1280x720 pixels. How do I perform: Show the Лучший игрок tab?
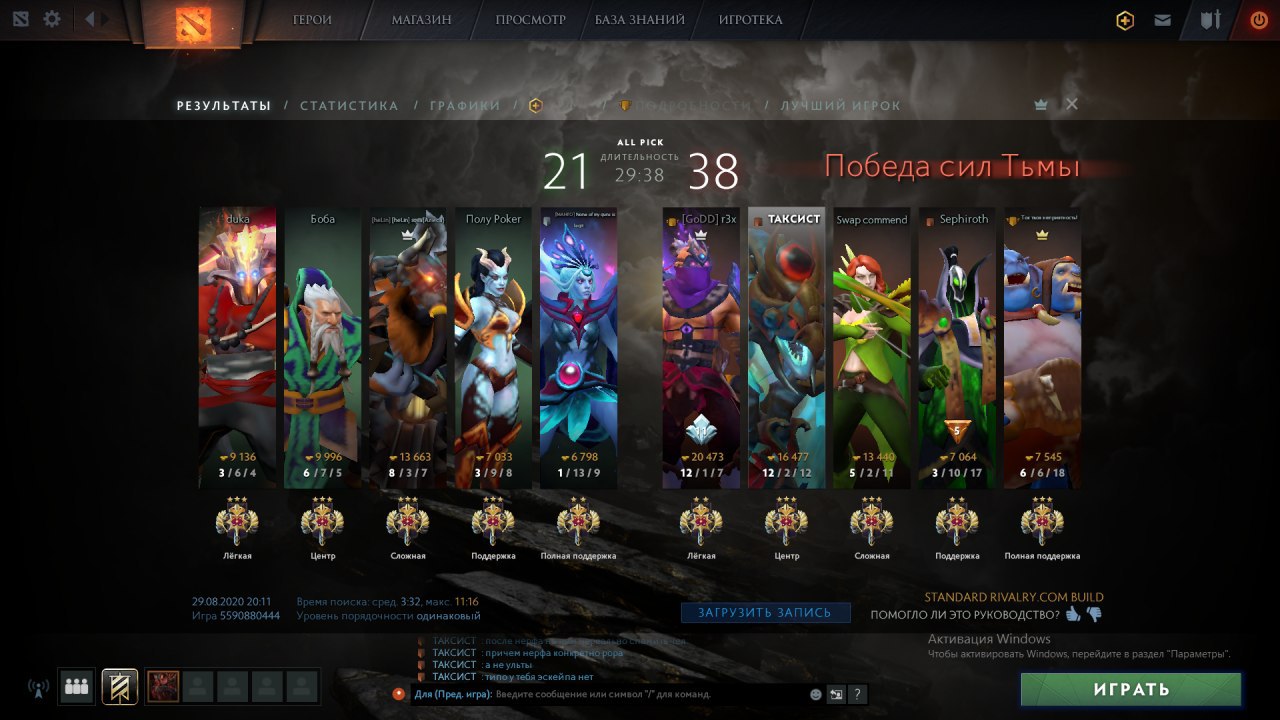840,106
